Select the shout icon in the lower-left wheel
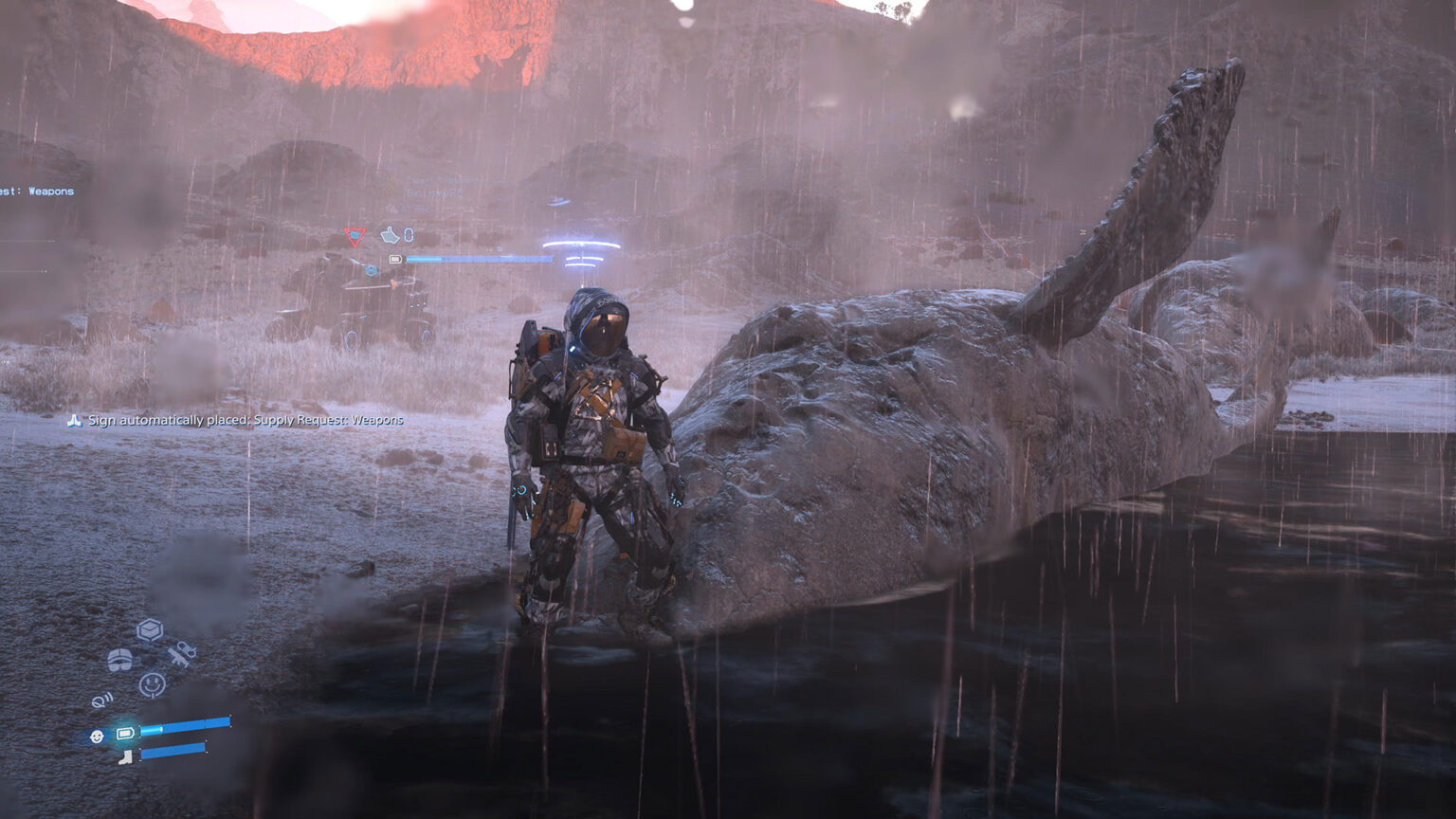 pos(102,701)
